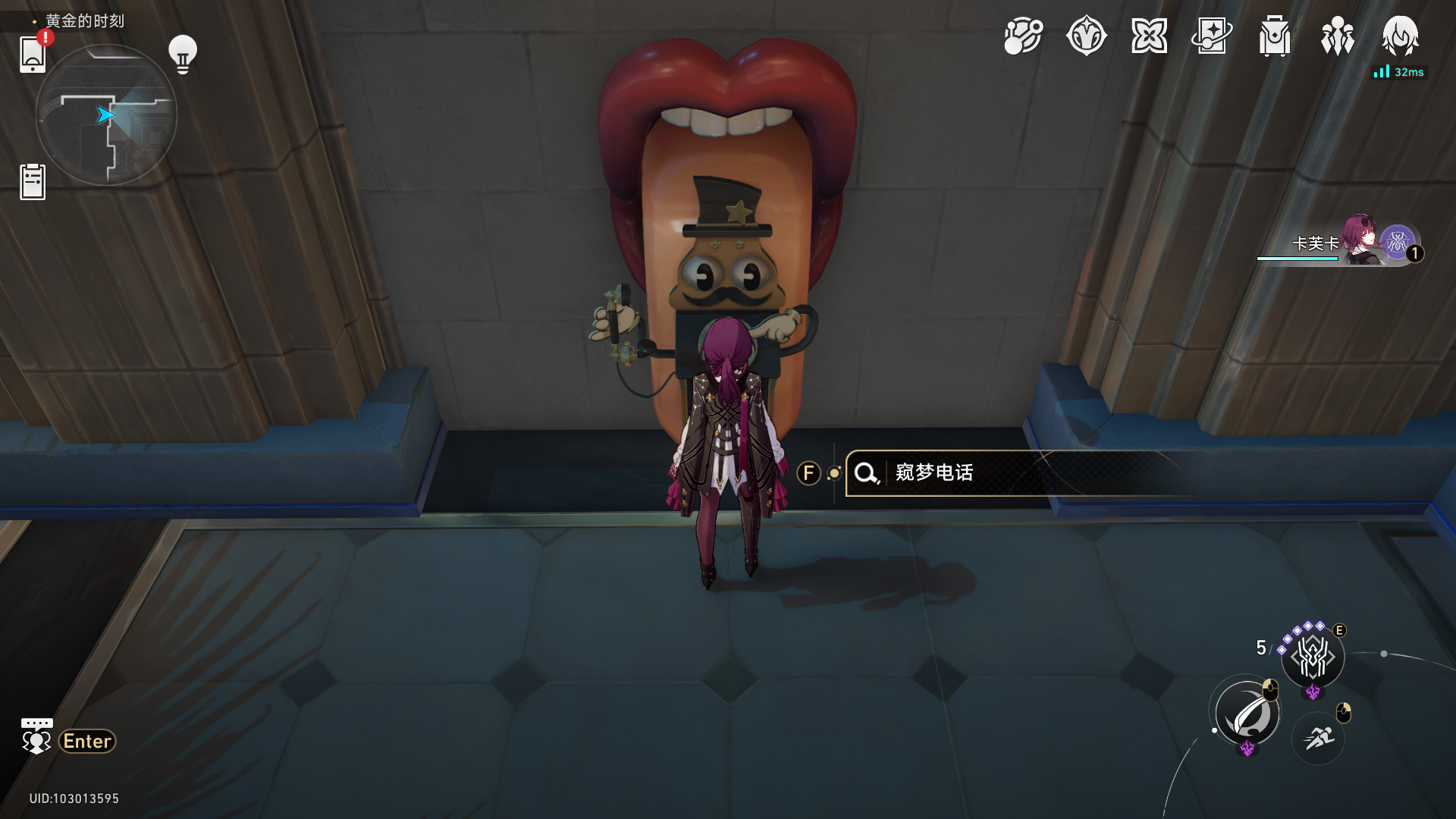Screen dimensions: 1456x819
Task: Open the star card icon
Action: coord(1212,36)
